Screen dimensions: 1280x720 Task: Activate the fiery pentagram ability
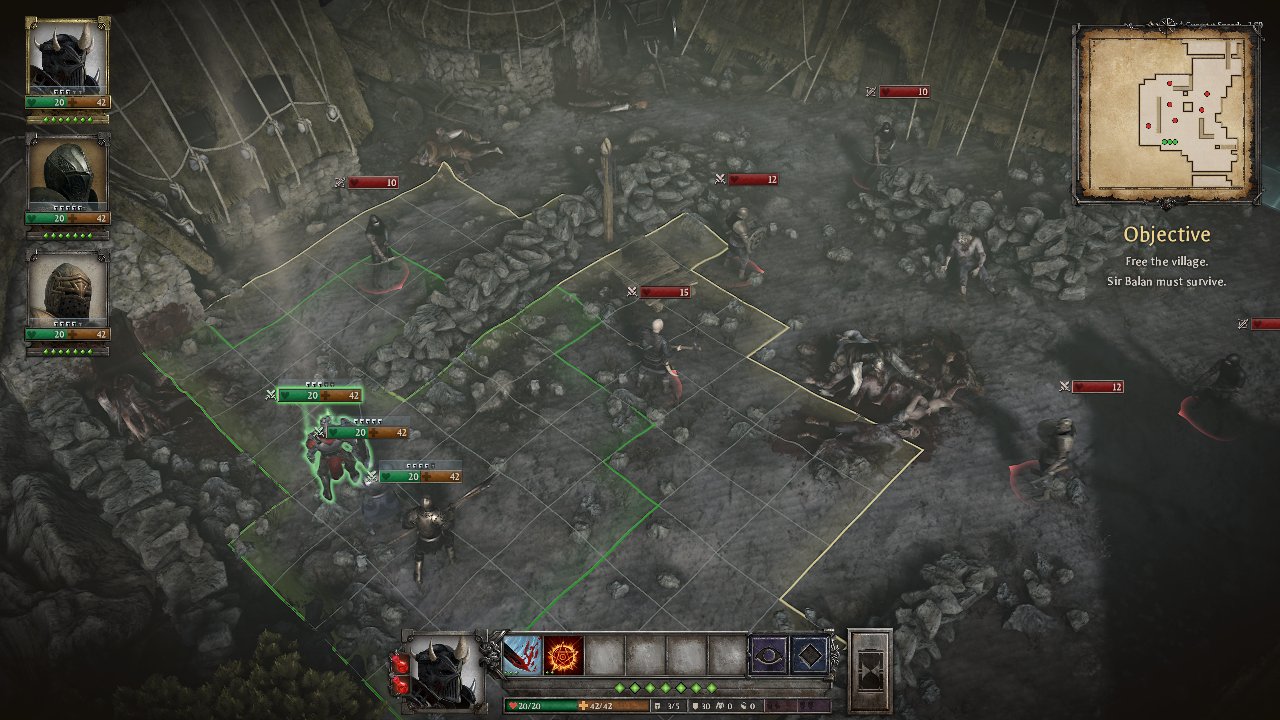[564, 655]
